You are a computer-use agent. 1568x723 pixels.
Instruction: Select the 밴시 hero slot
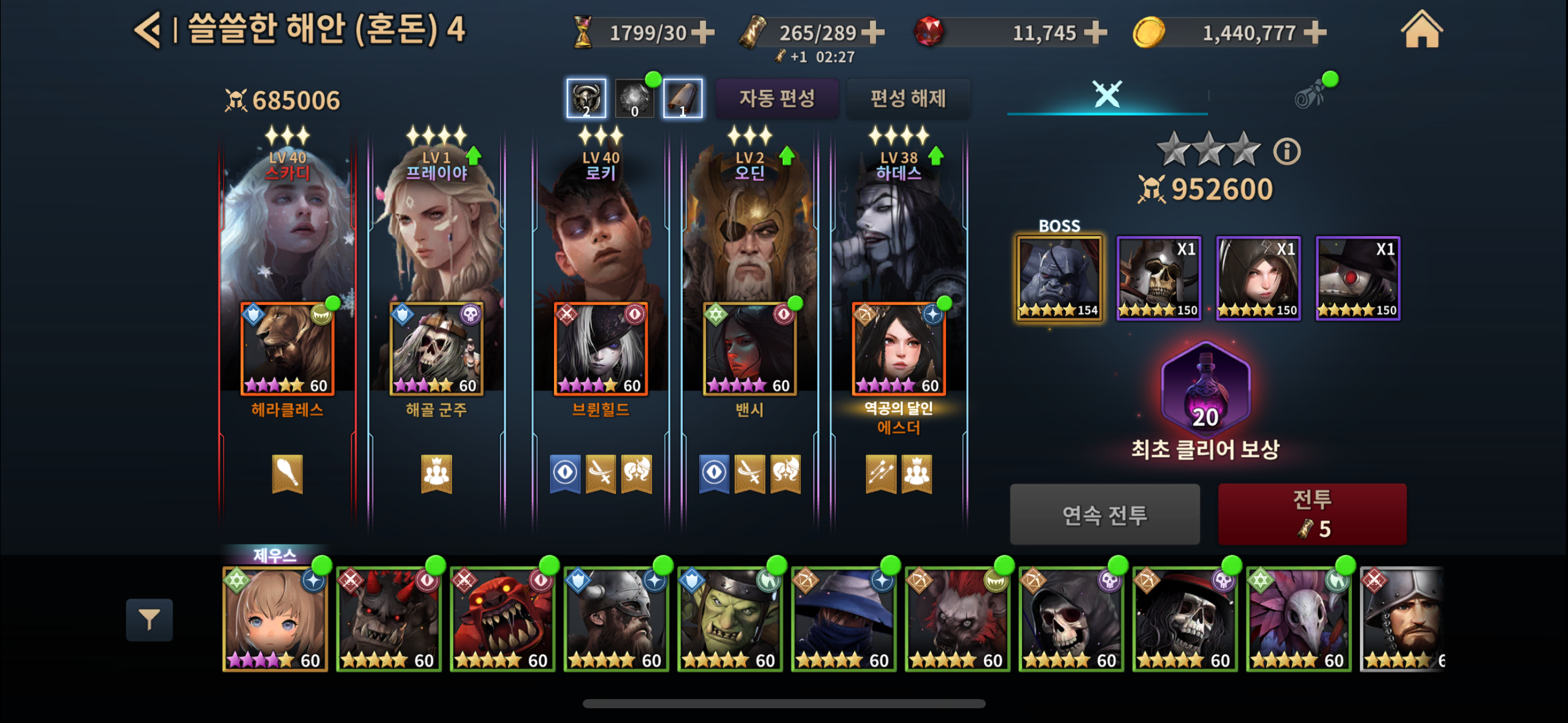[749, 348]
